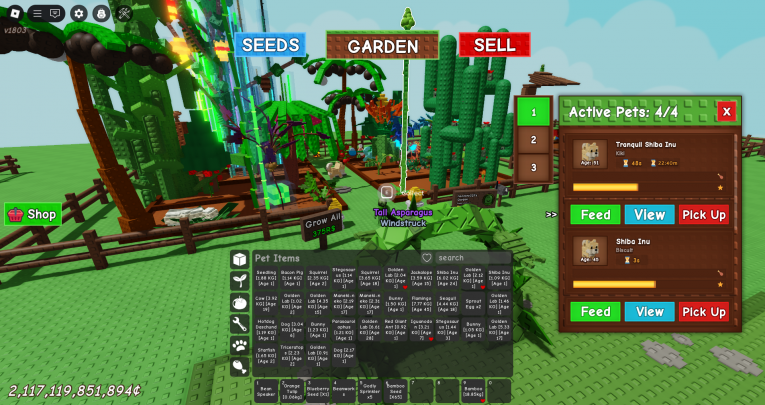Select the paw print pets category
Screen dimensions: 765x405
click(239, 345)
